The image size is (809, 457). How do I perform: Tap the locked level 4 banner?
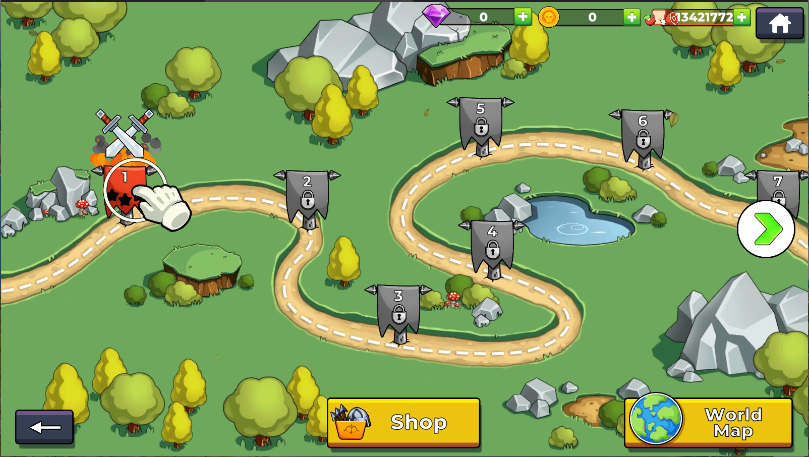click(491, 245)
